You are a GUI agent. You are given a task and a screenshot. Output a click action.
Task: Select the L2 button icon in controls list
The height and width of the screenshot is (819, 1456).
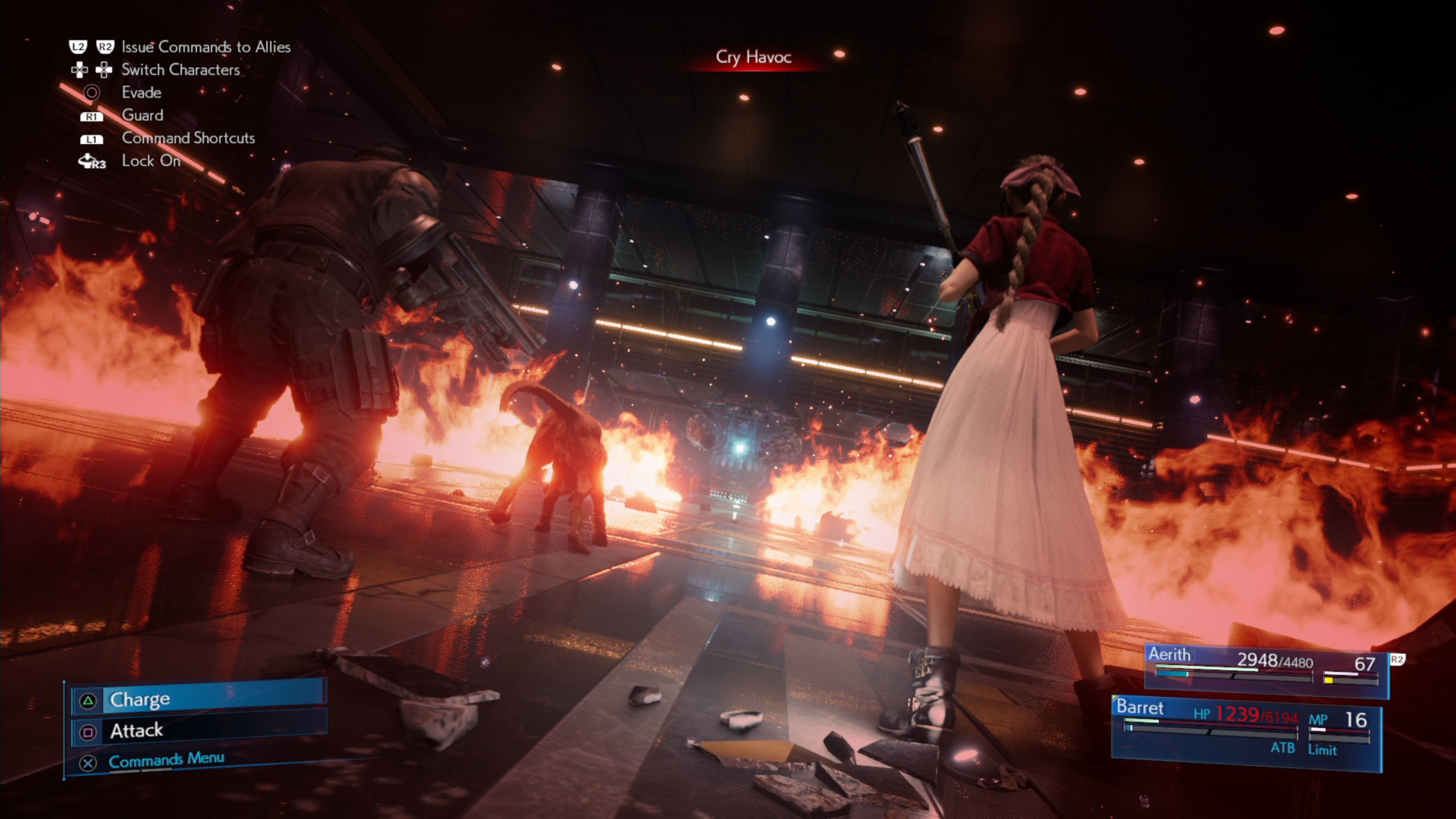pyautogui.click(x=78, y=47)
